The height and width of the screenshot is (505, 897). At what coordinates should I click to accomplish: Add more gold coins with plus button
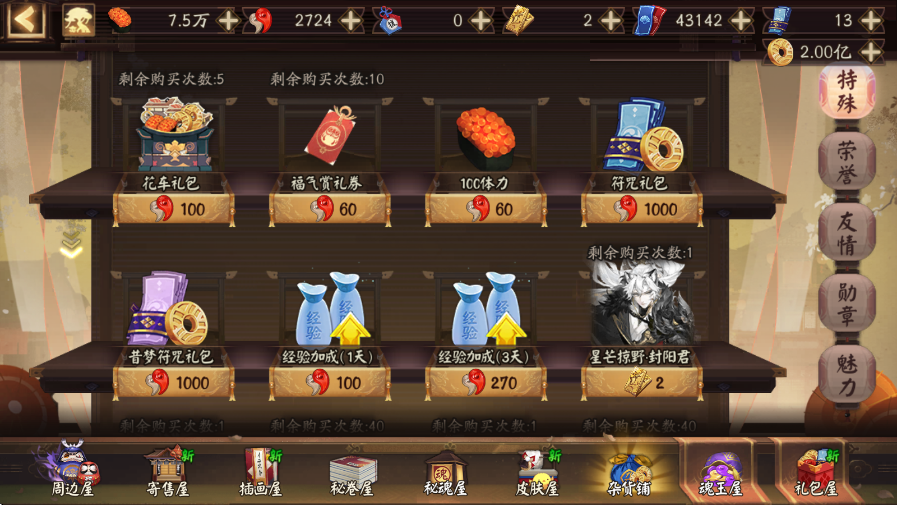click(870, 52)
